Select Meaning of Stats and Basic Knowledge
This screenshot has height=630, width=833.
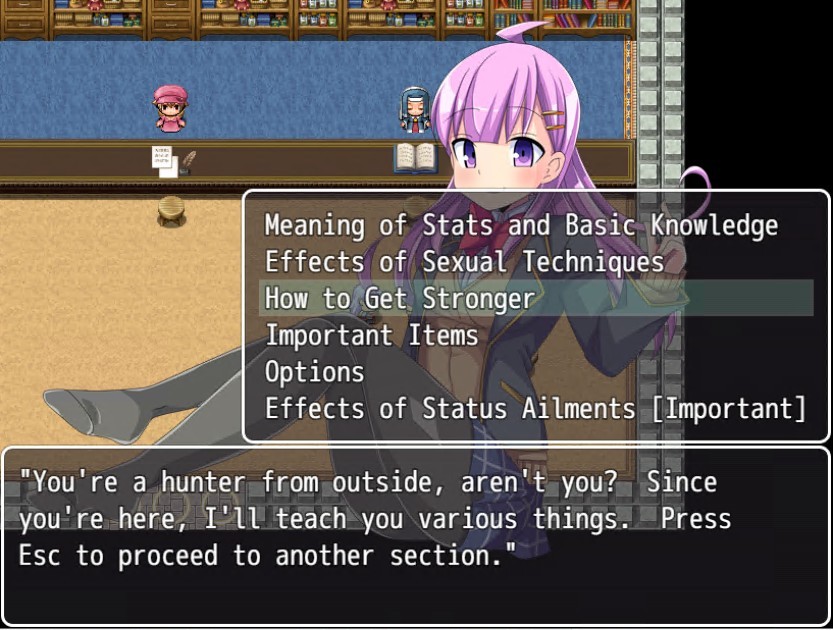coord(520,225)
